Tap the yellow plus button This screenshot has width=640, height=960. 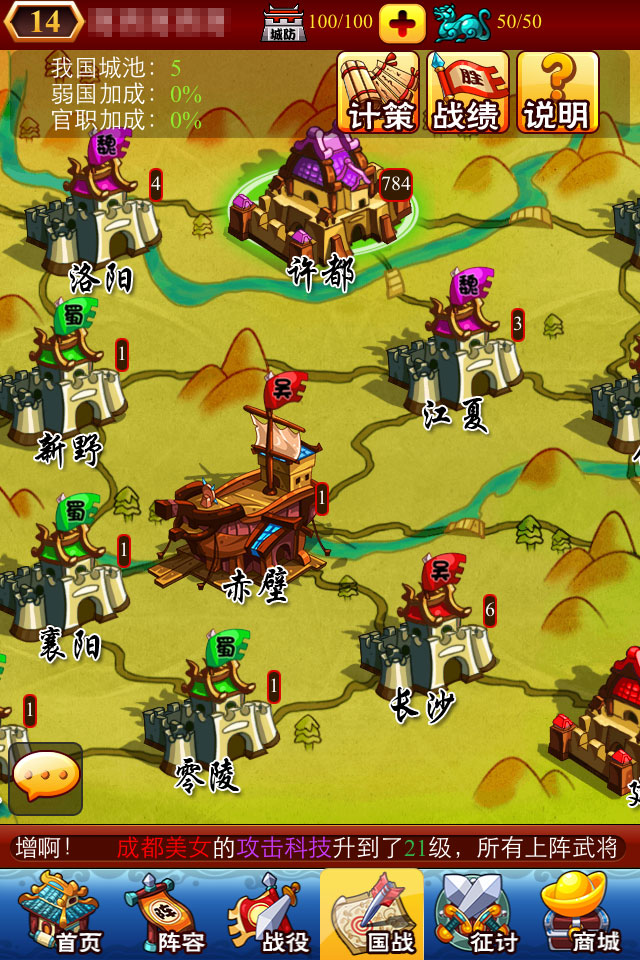pyautogui.click(x=402, y=22)
